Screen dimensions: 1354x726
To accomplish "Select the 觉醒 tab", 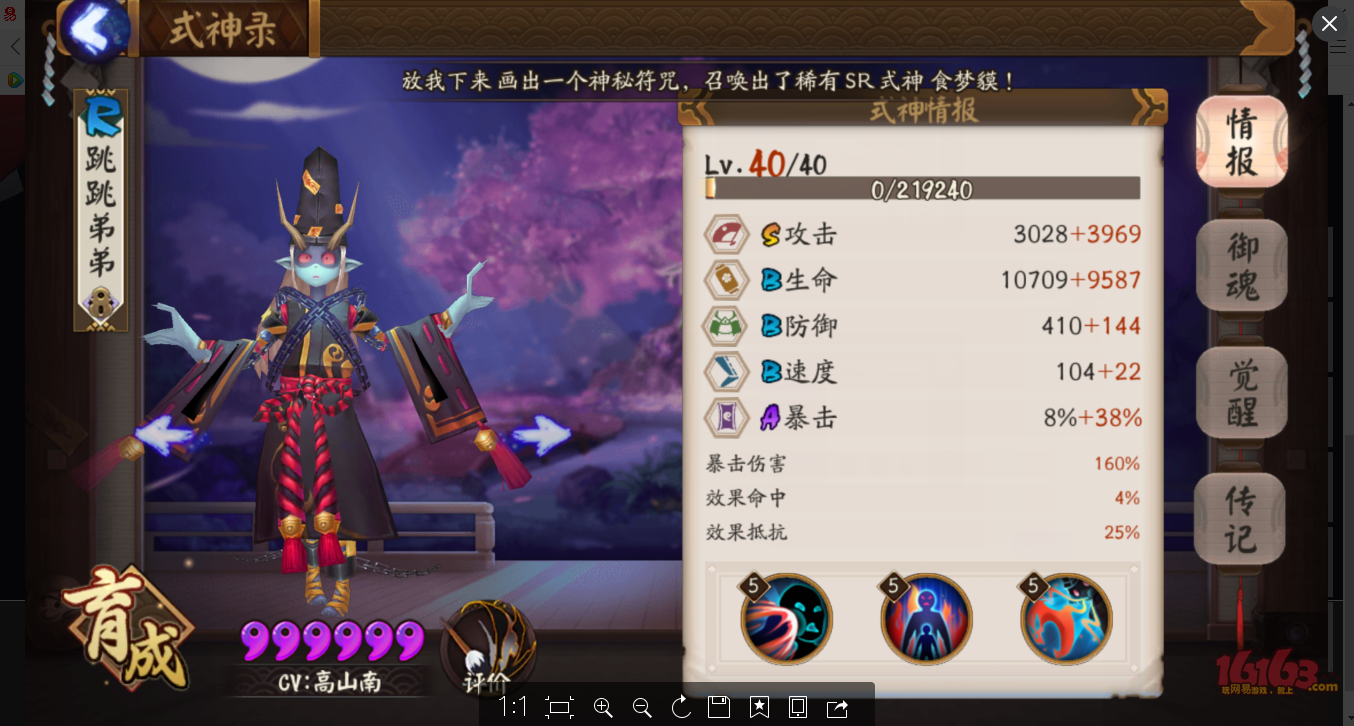I will coord(1241,393).
